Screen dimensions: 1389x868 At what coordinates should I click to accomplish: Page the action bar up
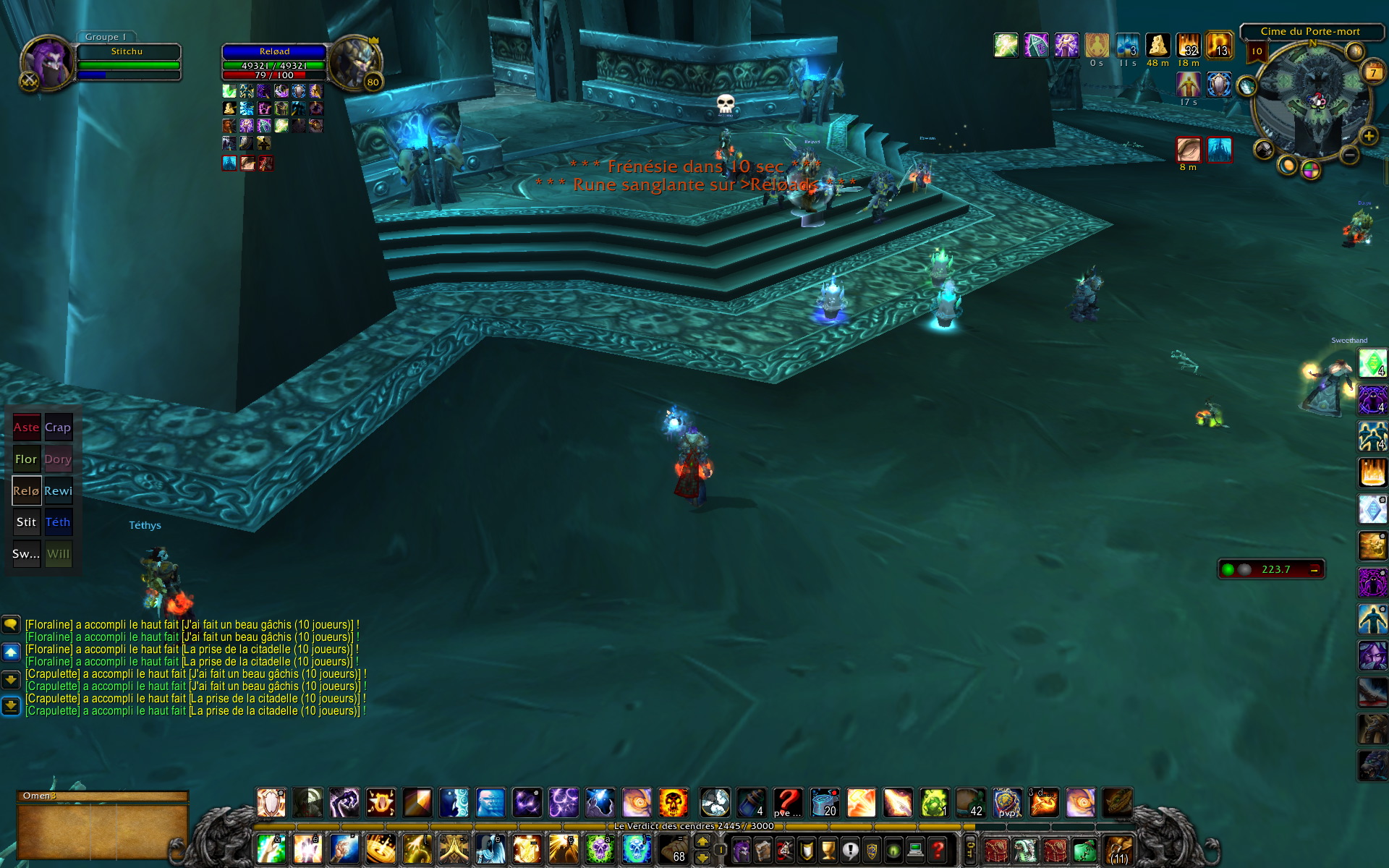702,841
